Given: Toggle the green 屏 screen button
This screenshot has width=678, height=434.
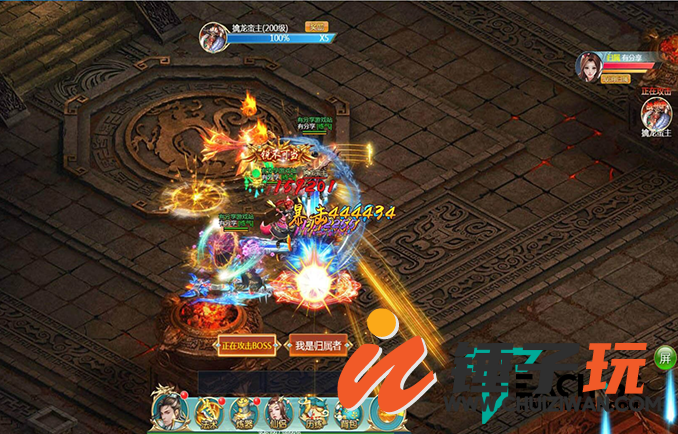Looking at the screenshot, I should click(664, 357).
